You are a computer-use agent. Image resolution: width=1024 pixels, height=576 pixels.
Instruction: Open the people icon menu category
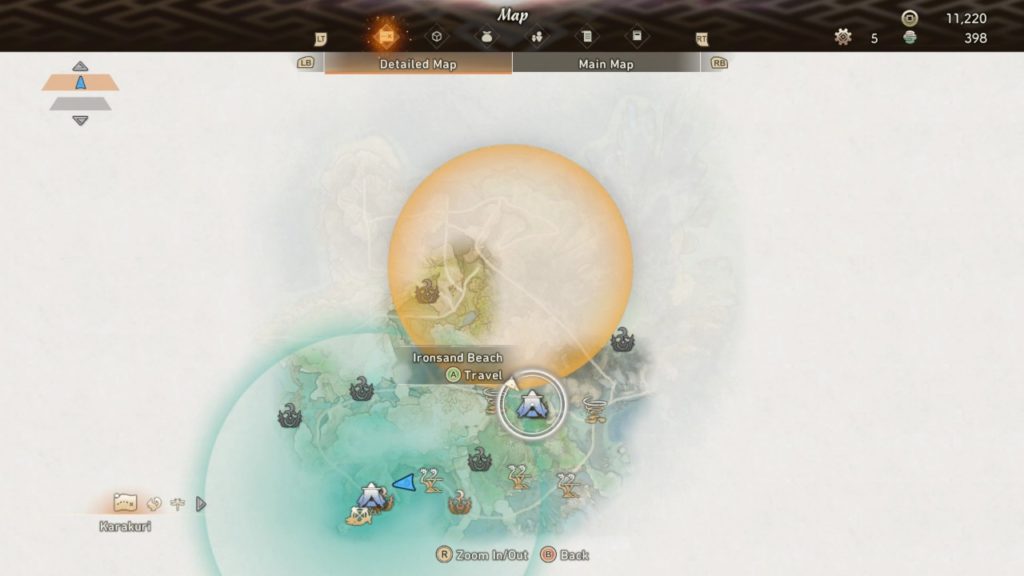click(x=536, y=37)
